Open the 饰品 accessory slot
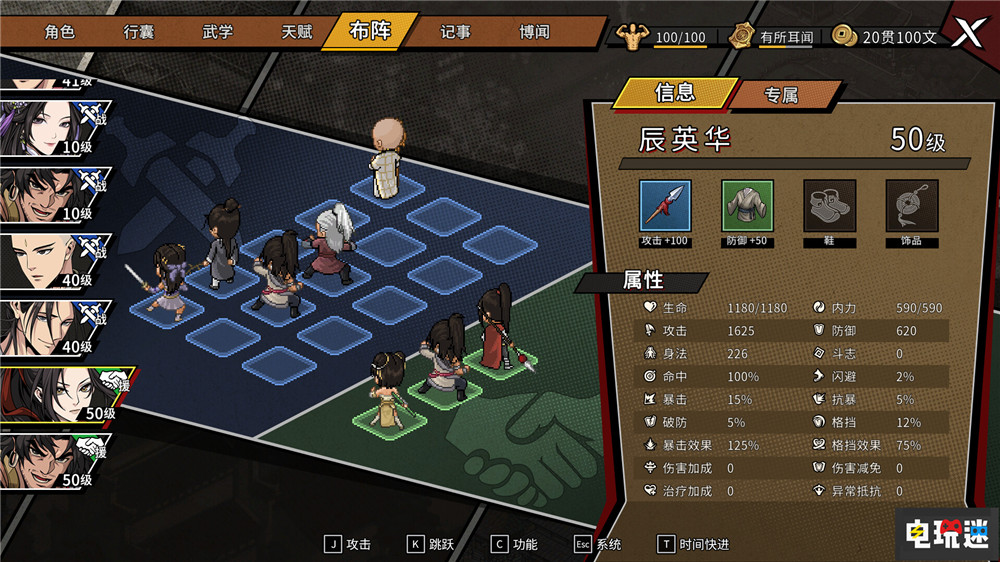 [912, 207]
